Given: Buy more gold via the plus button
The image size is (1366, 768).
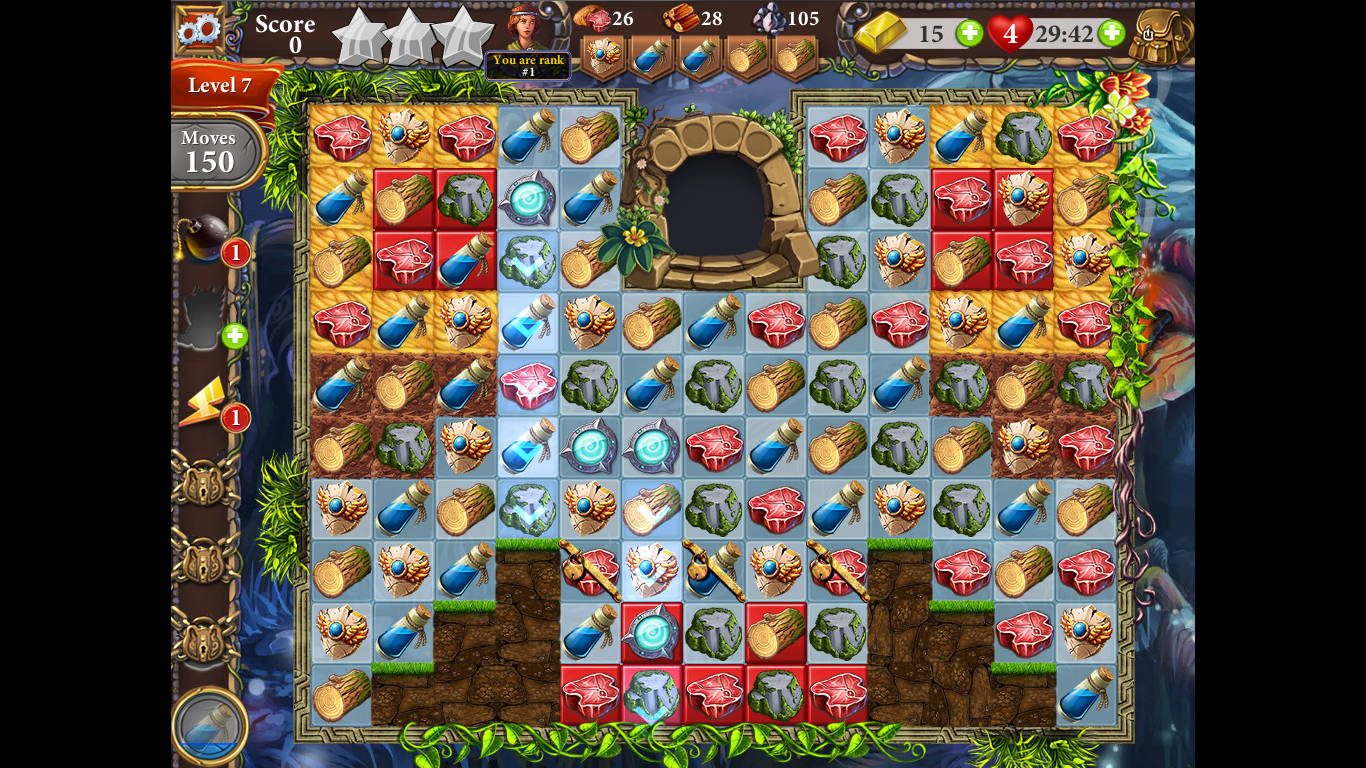Looking at the screenshot, I should tap(969, 34).
